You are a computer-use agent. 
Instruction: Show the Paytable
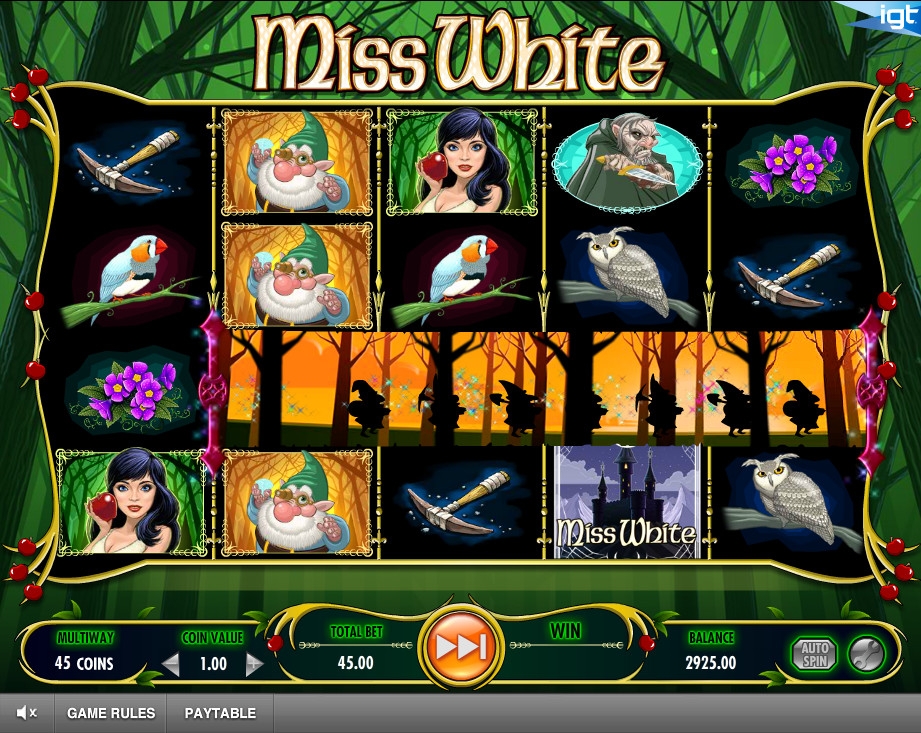(x=220, y=713)
